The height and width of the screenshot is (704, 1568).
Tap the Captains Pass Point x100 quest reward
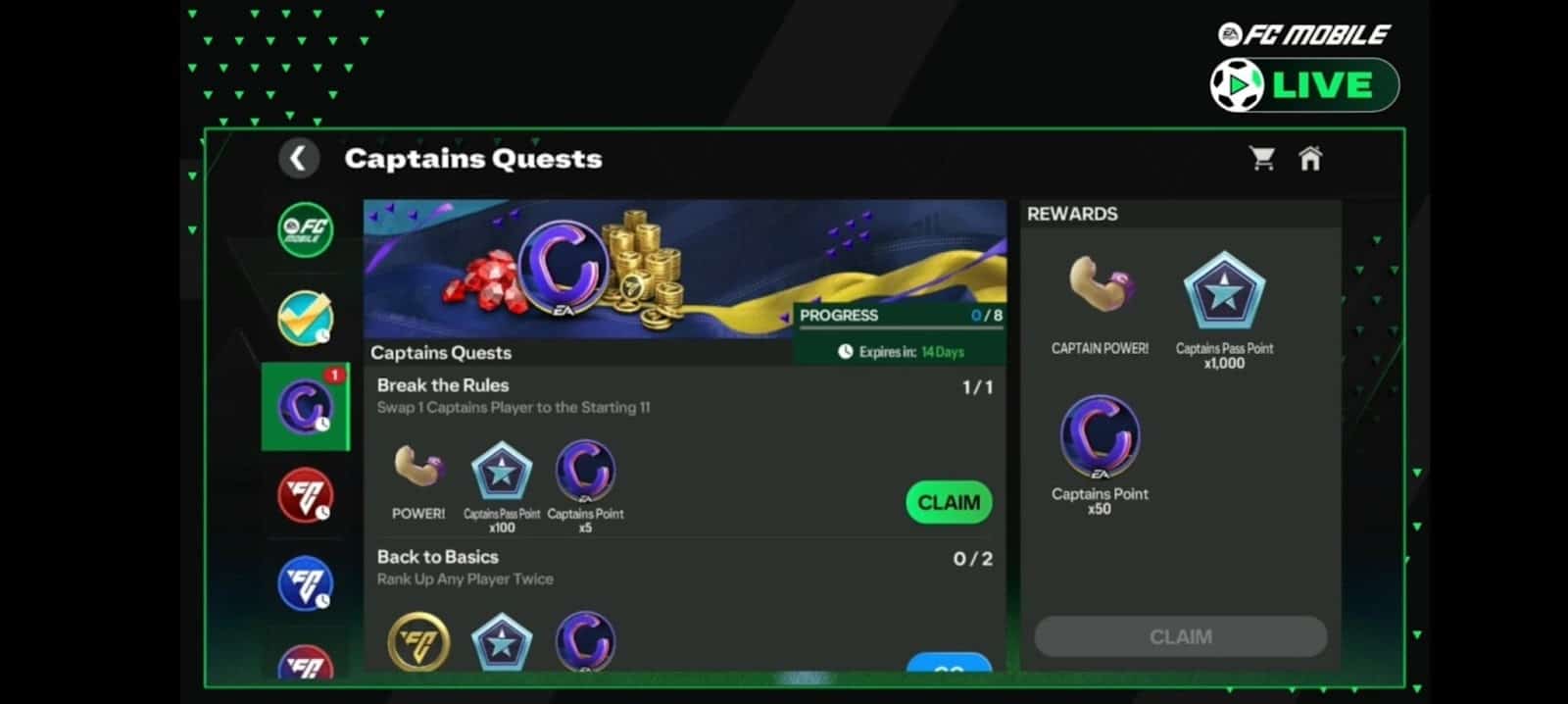[x=502, y=472]
